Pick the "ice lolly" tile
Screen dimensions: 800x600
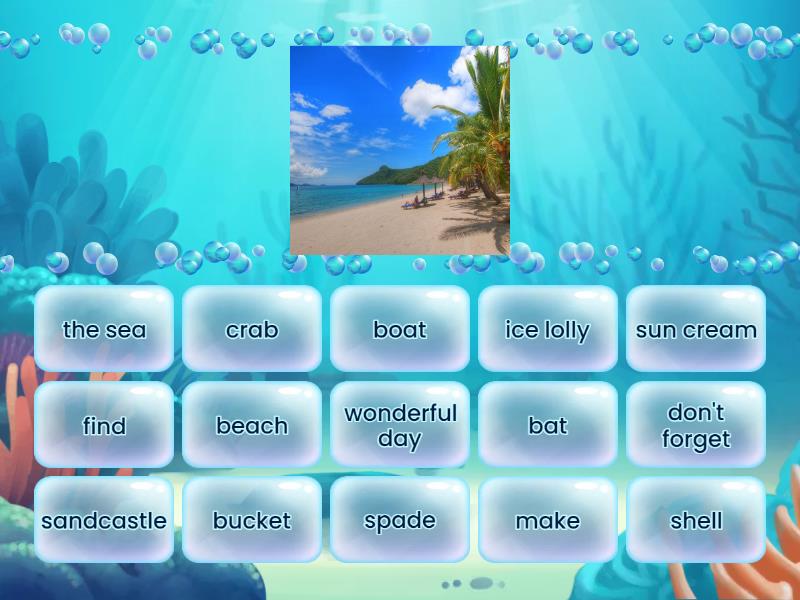coord(548,329)
